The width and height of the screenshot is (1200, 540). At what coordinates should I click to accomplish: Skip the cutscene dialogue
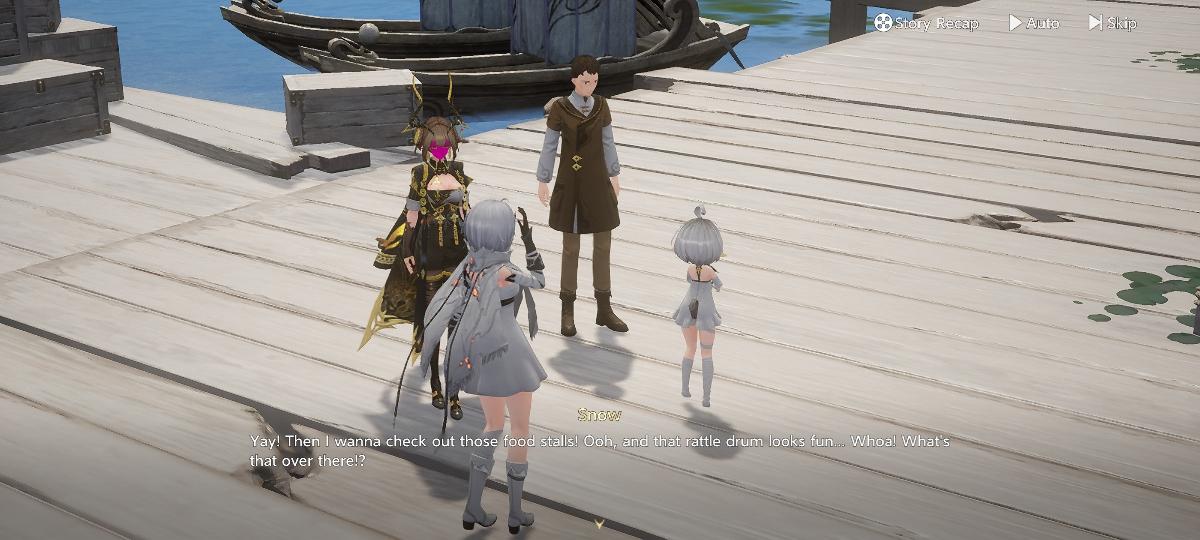pos(1112,22)
